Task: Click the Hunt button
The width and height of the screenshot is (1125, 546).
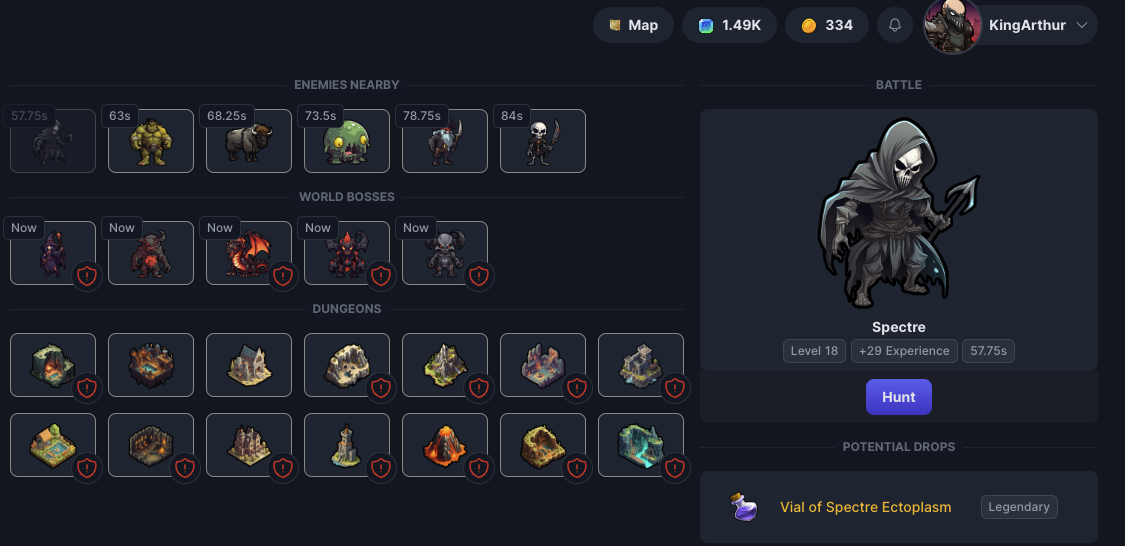Action: 898,397
